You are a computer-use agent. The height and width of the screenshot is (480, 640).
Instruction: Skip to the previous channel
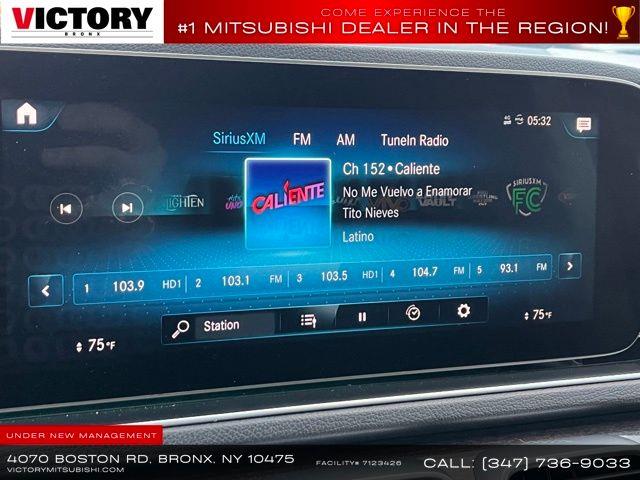[66, 208]
